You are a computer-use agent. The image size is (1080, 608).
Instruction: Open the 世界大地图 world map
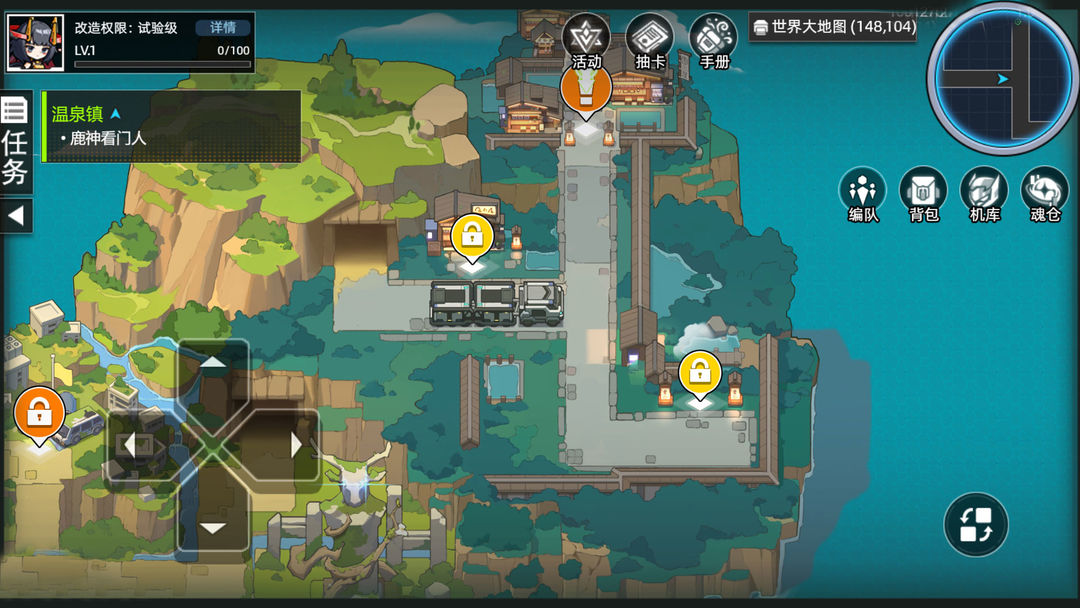tap(833, 27)
